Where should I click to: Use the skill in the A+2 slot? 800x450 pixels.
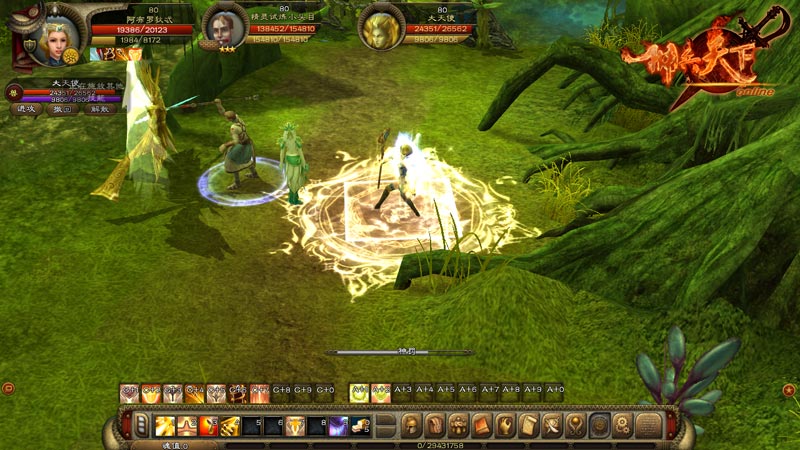tap(380, 392)
